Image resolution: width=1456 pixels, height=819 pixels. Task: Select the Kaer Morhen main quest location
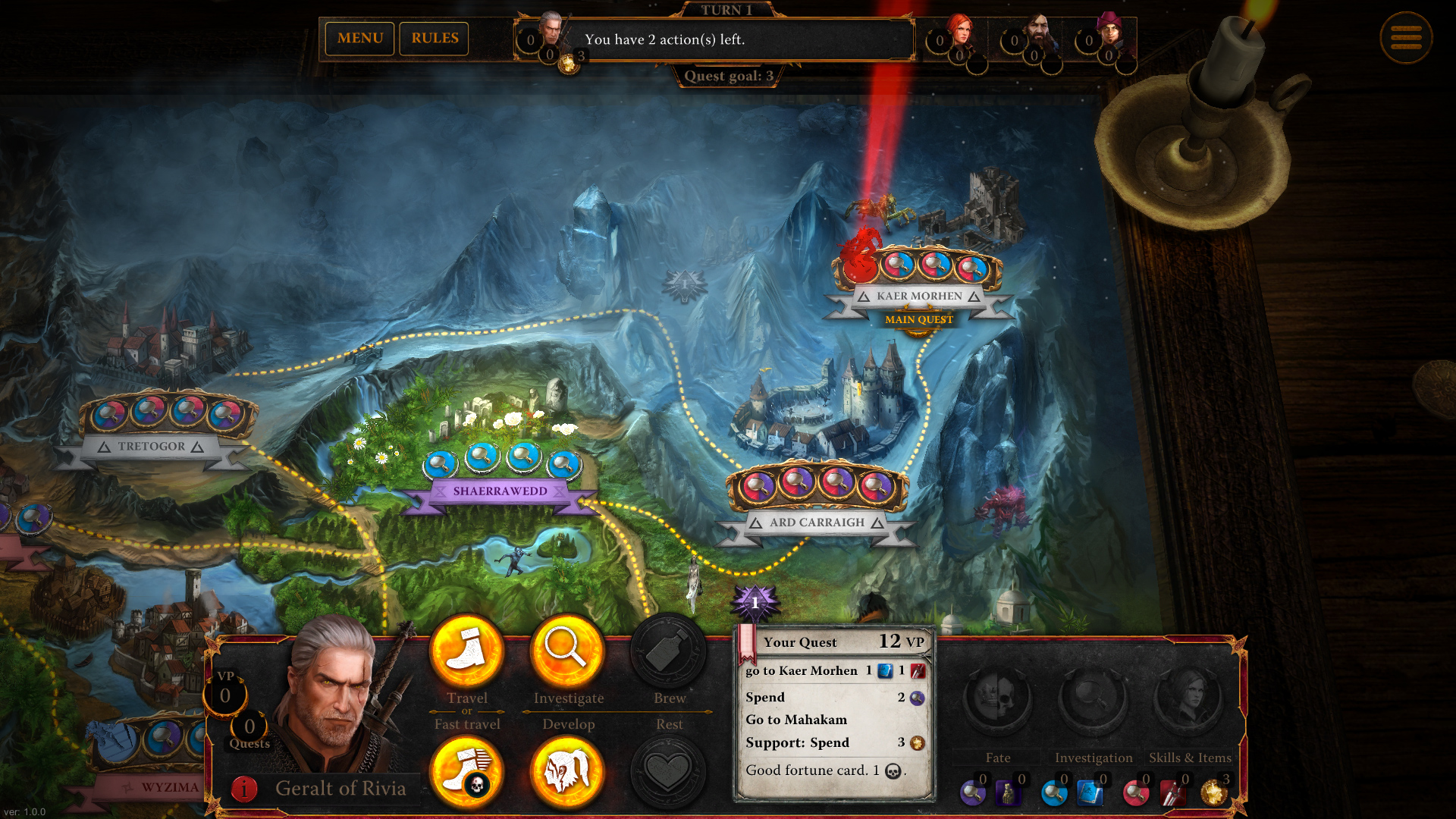click(x=918, y=296)
